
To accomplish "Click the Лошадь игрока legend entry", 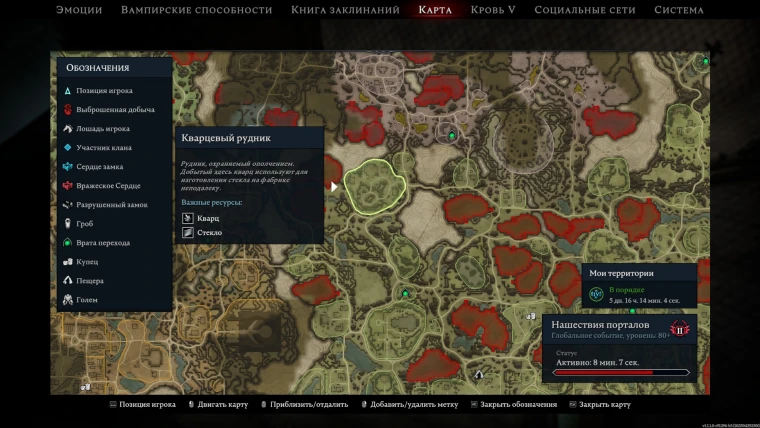I will pyautogui.click(x=102, y=129).
